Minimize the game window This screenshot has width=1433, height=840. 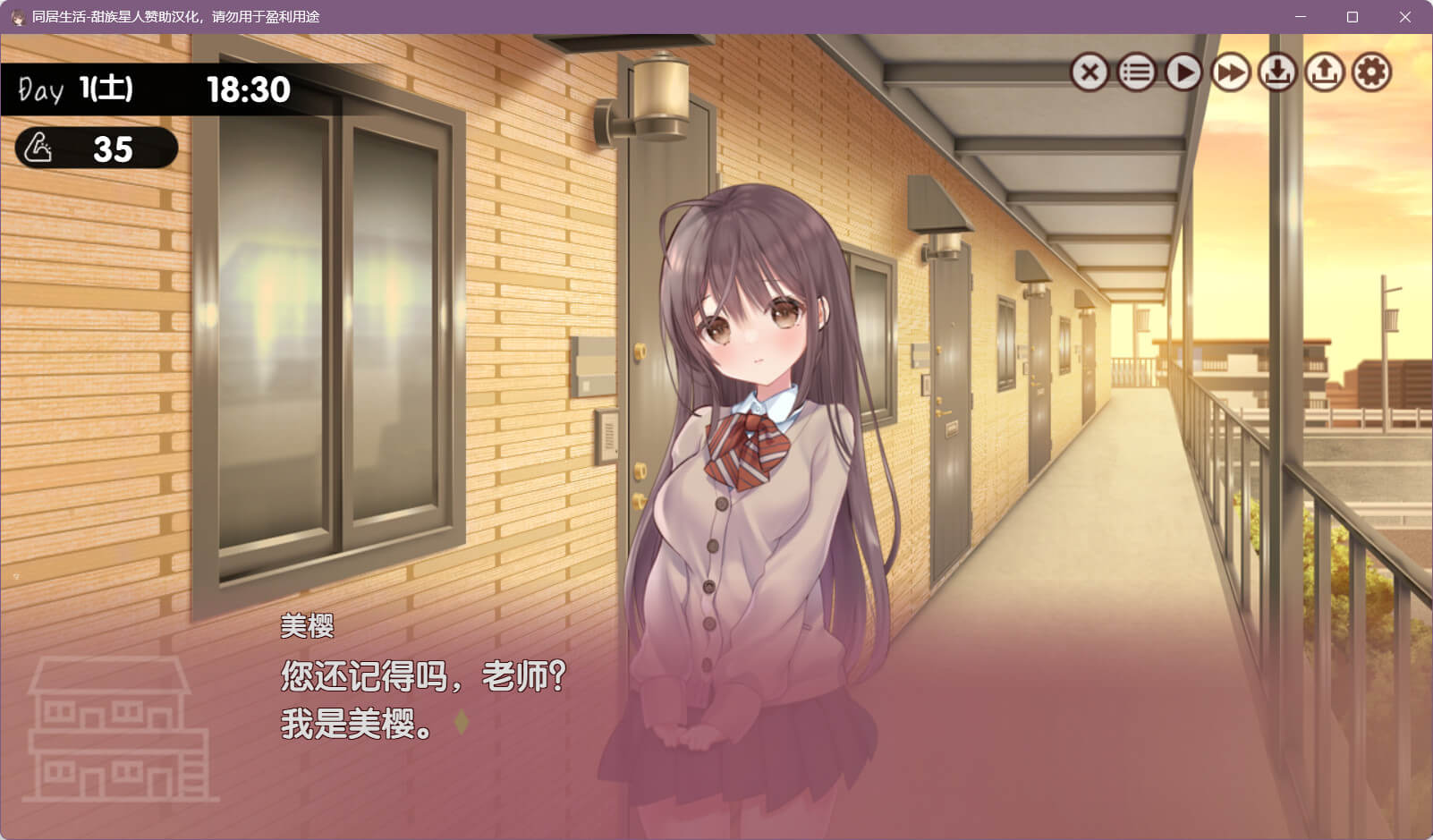(1301, 17)
